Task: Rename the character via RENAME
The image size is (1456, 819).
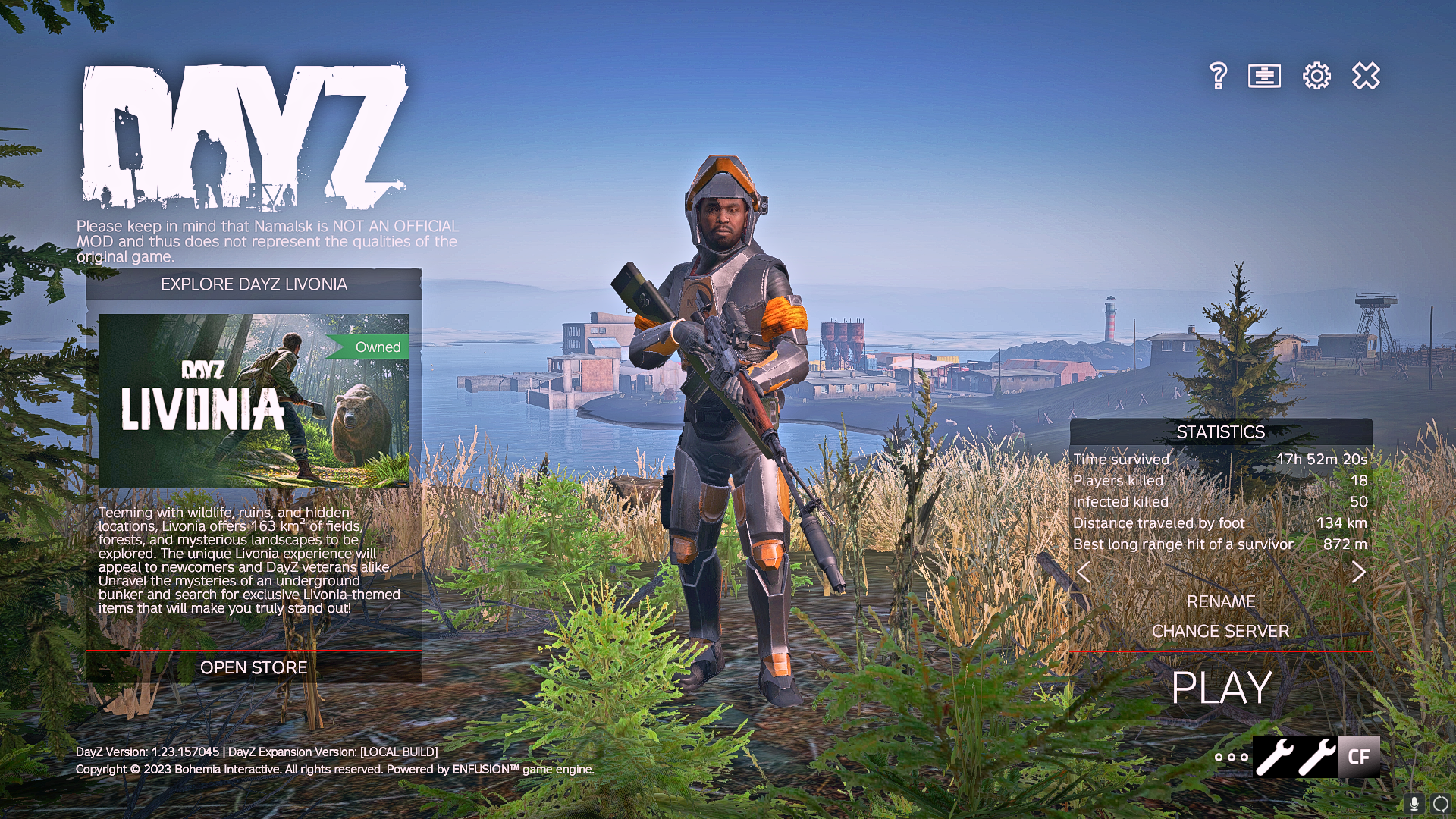Action: (x=1220, y=601)
